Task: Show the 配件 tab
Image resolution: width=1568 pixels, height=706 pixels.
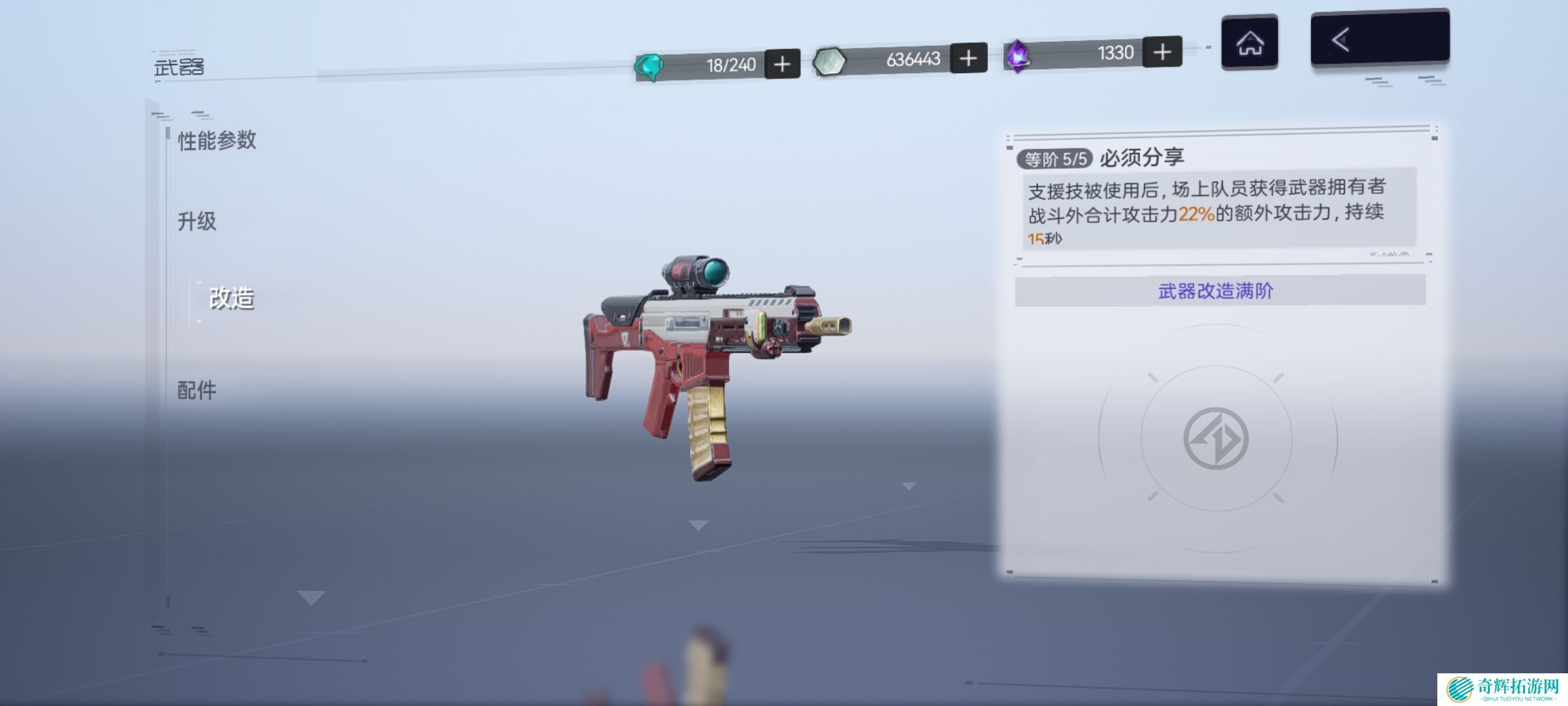Action: [x=197, y=390]
